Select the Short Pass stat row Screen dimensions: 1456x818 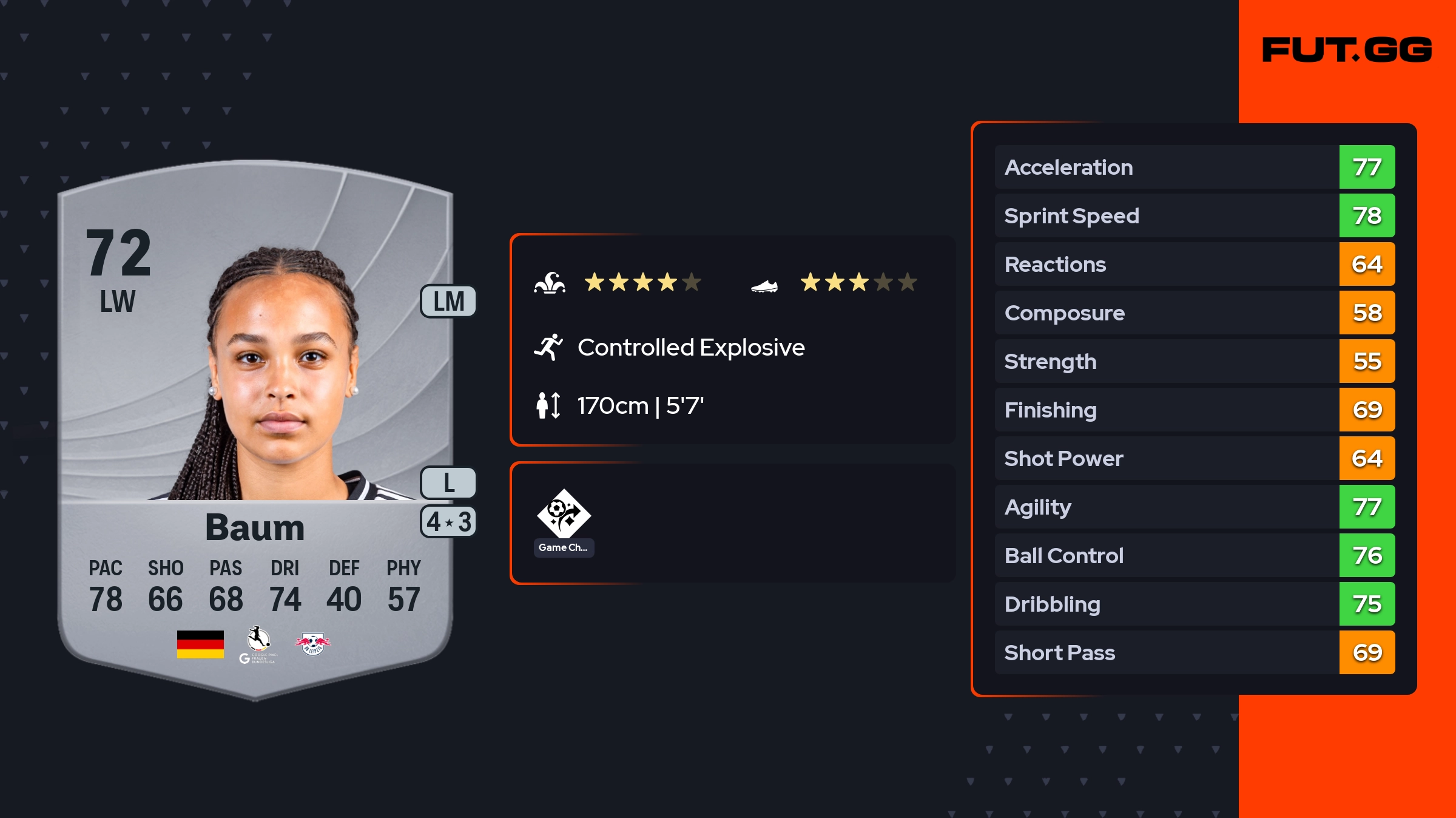point(1194,652)
